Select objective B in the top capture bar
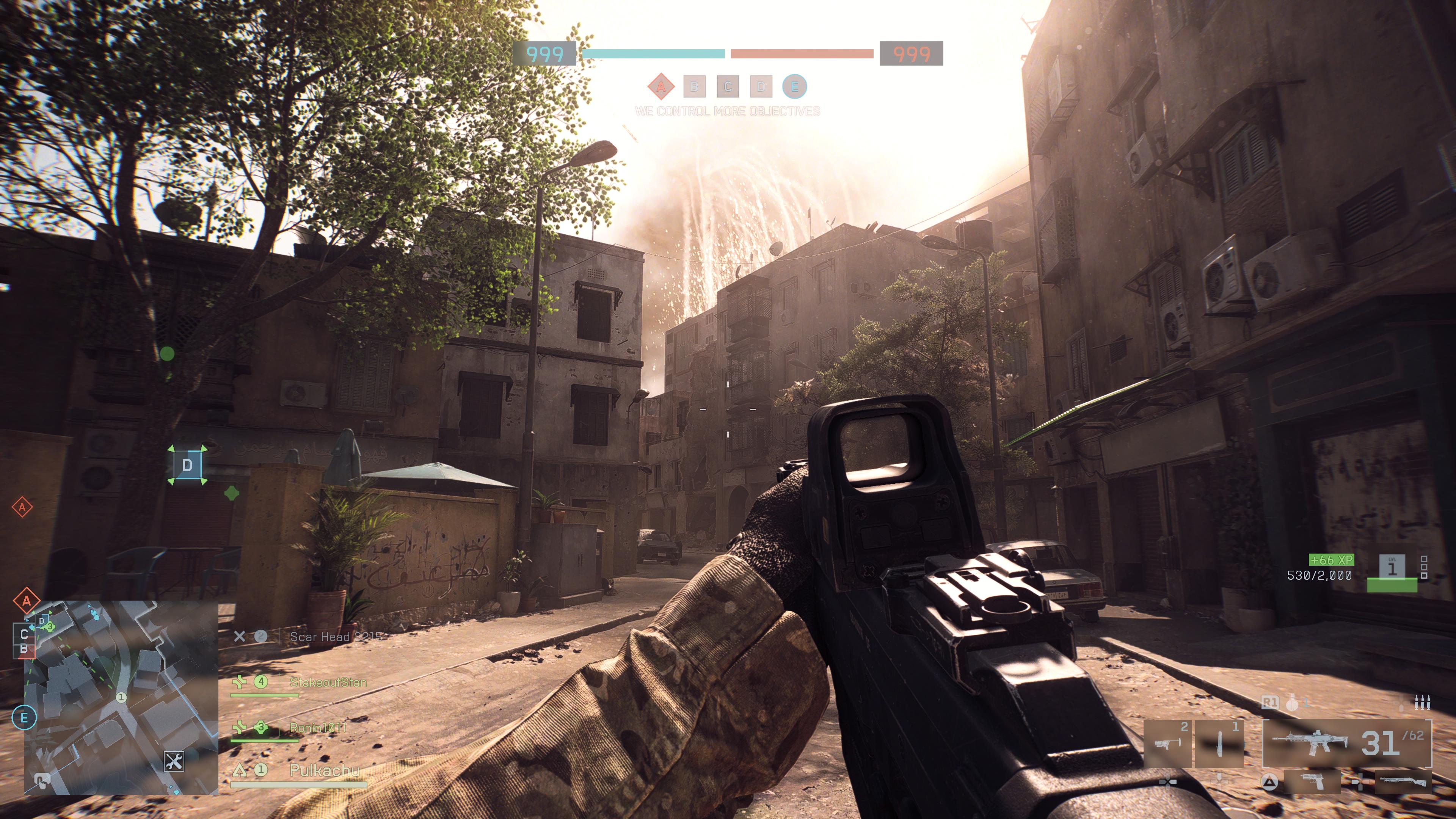Screen dimensions: 1456x819 (x=694, y=86)
